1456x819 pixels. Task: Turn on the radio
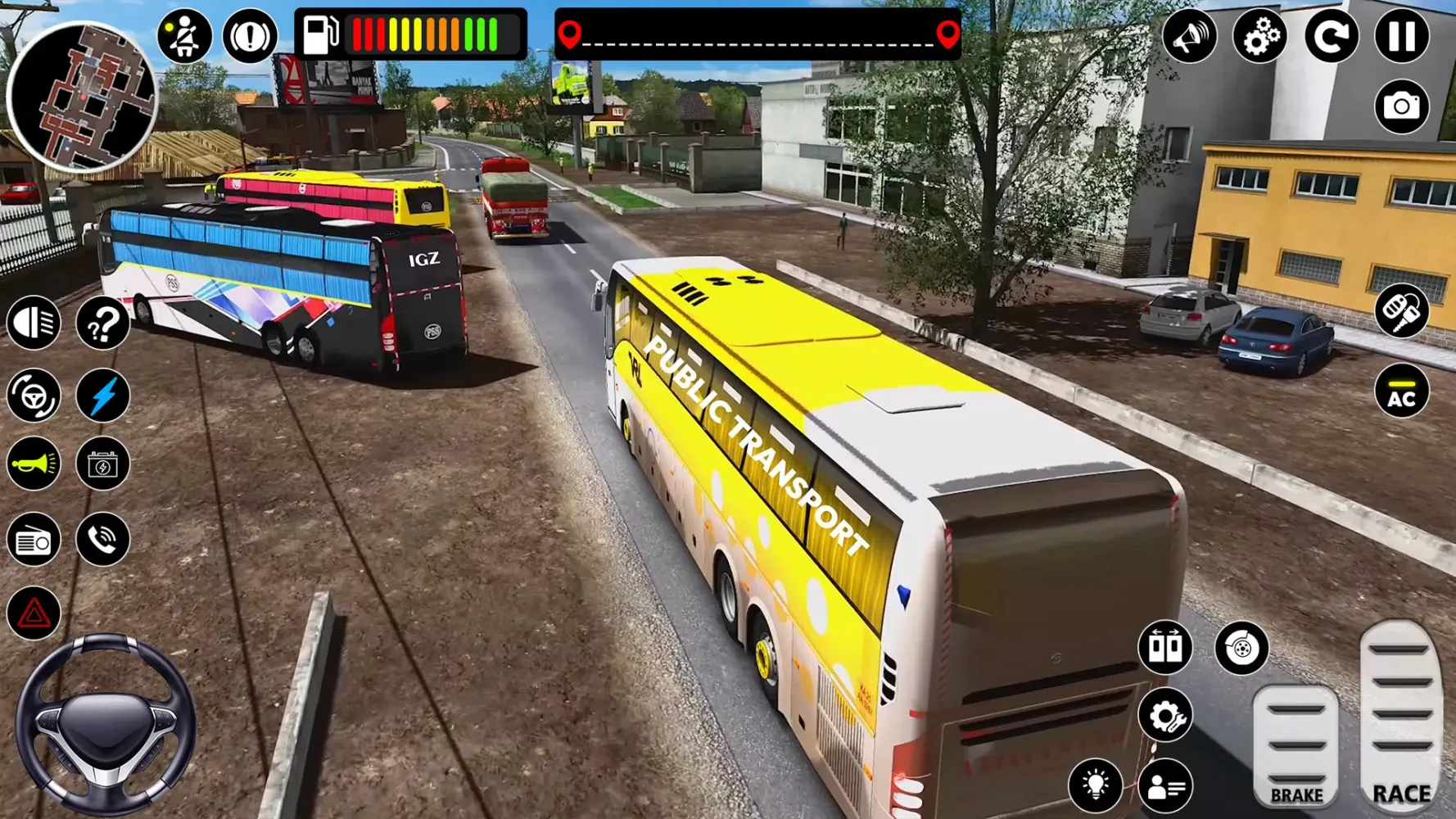click(34, 540)
